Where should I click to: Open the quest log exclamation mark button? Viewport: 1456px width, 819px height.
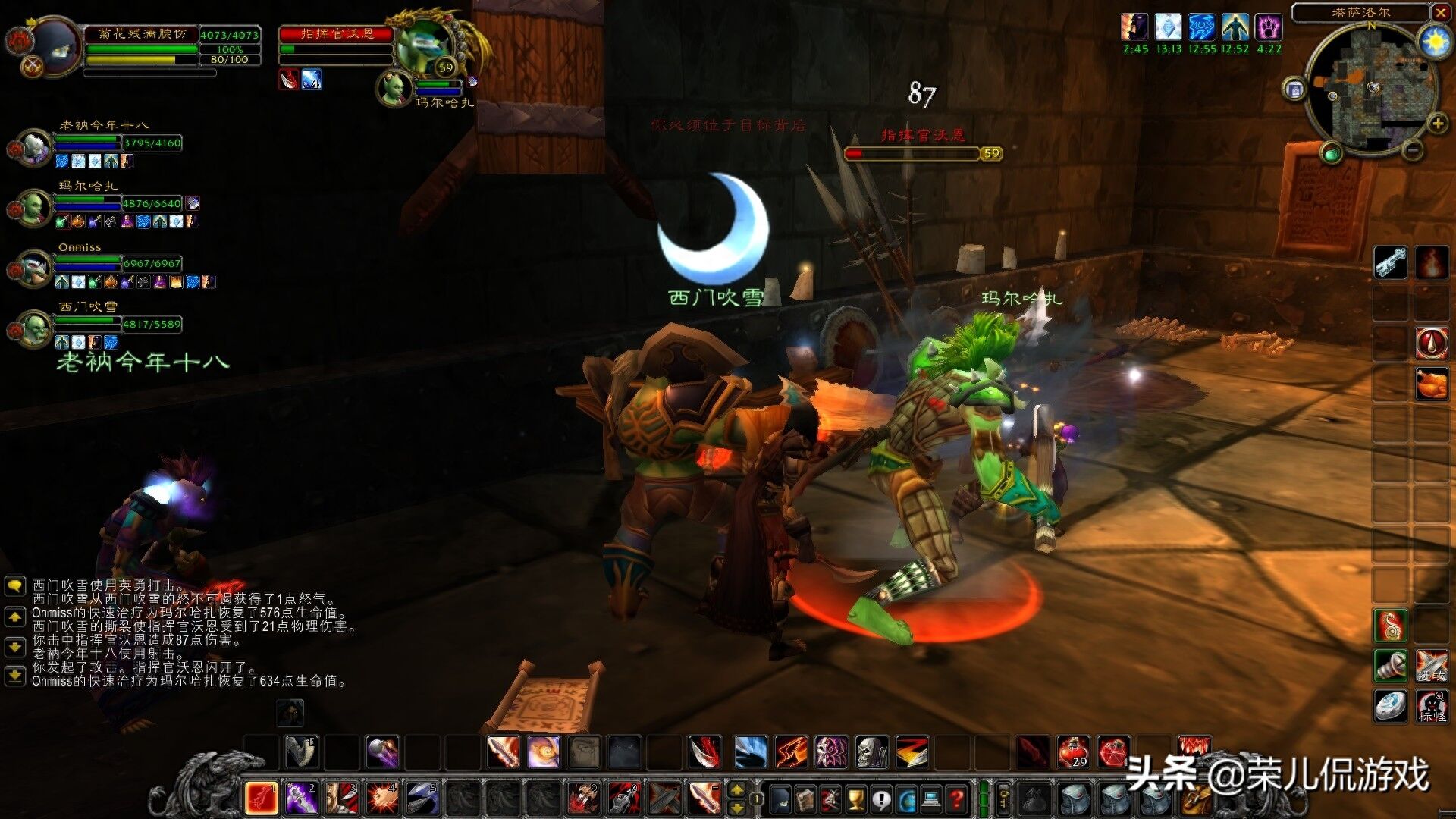pyautogui.click(x=881, y=799)
